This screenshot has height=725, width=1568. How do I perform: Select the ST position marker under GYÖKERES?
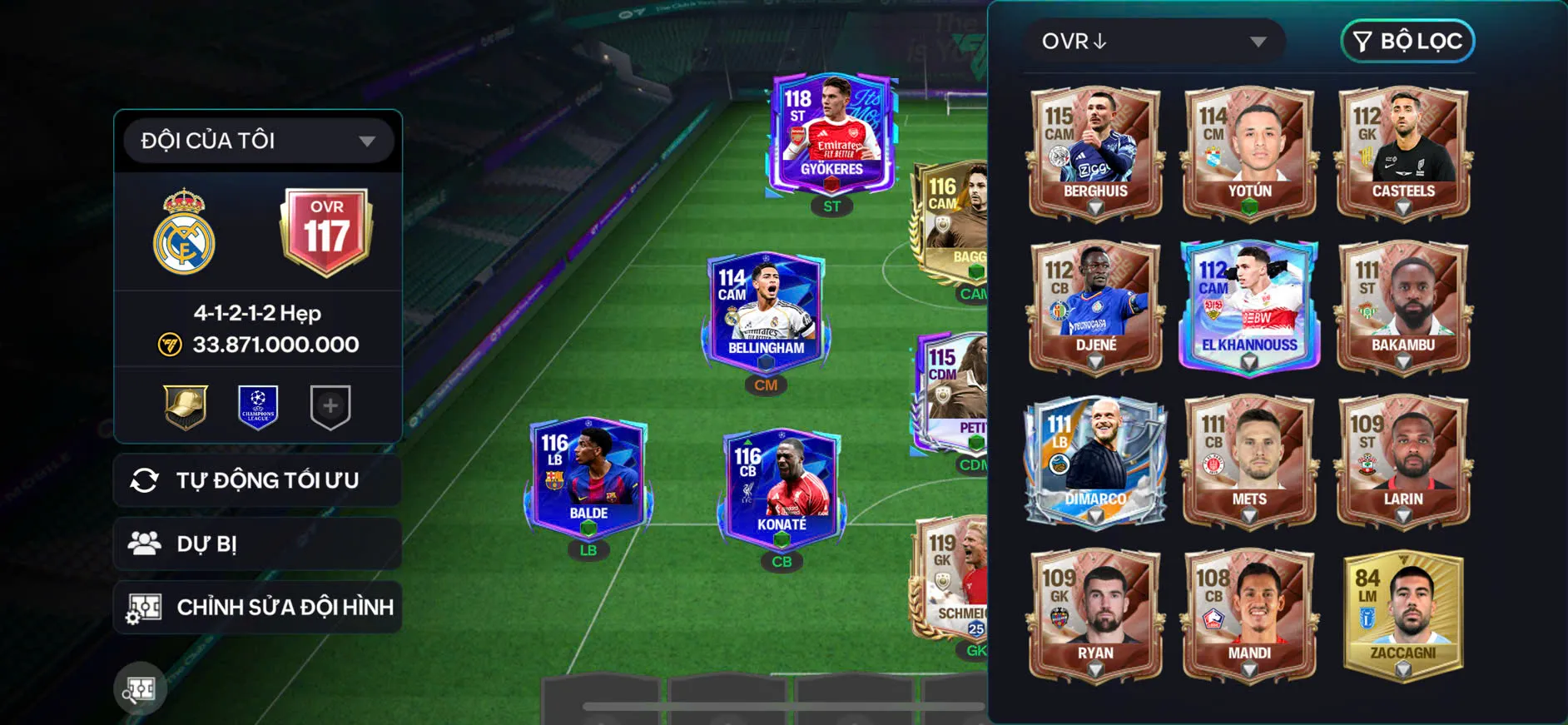pyautogui.click(x=831, y=206)
